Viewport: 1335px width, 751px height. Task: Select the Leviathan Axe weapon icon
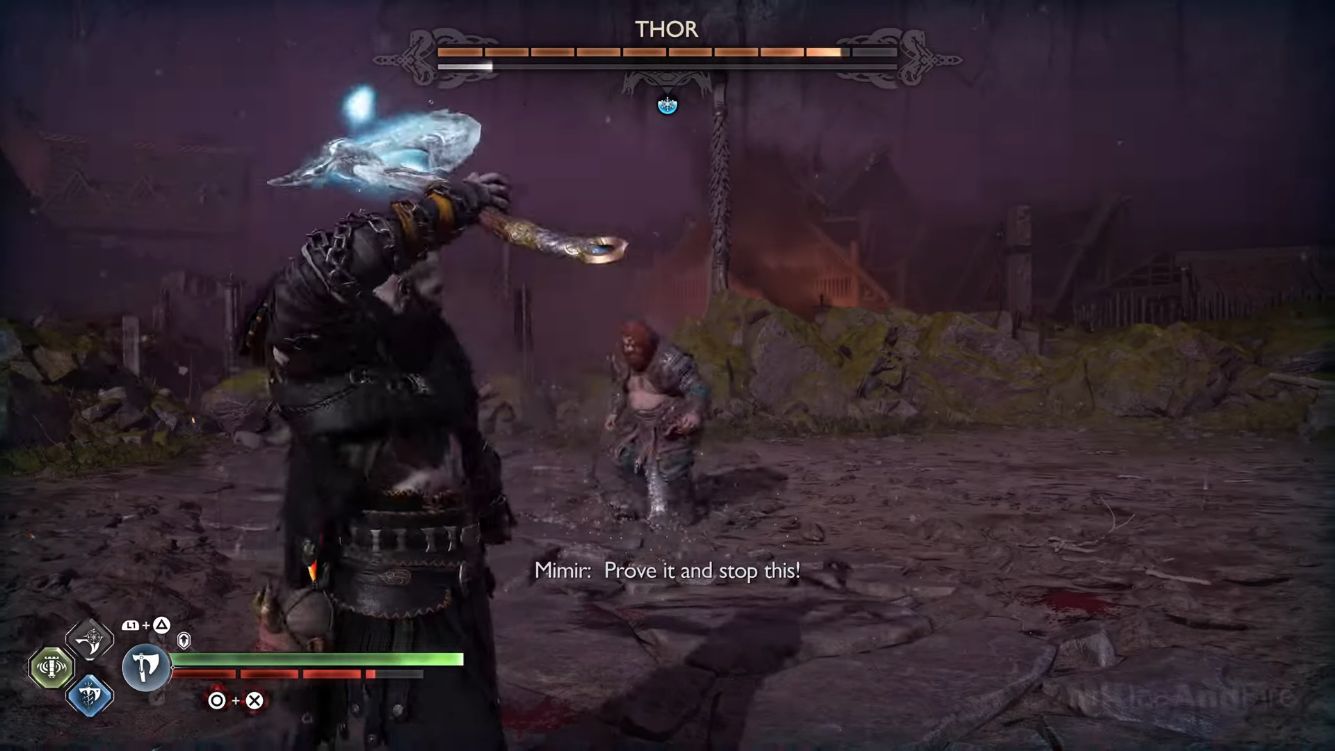146,667
